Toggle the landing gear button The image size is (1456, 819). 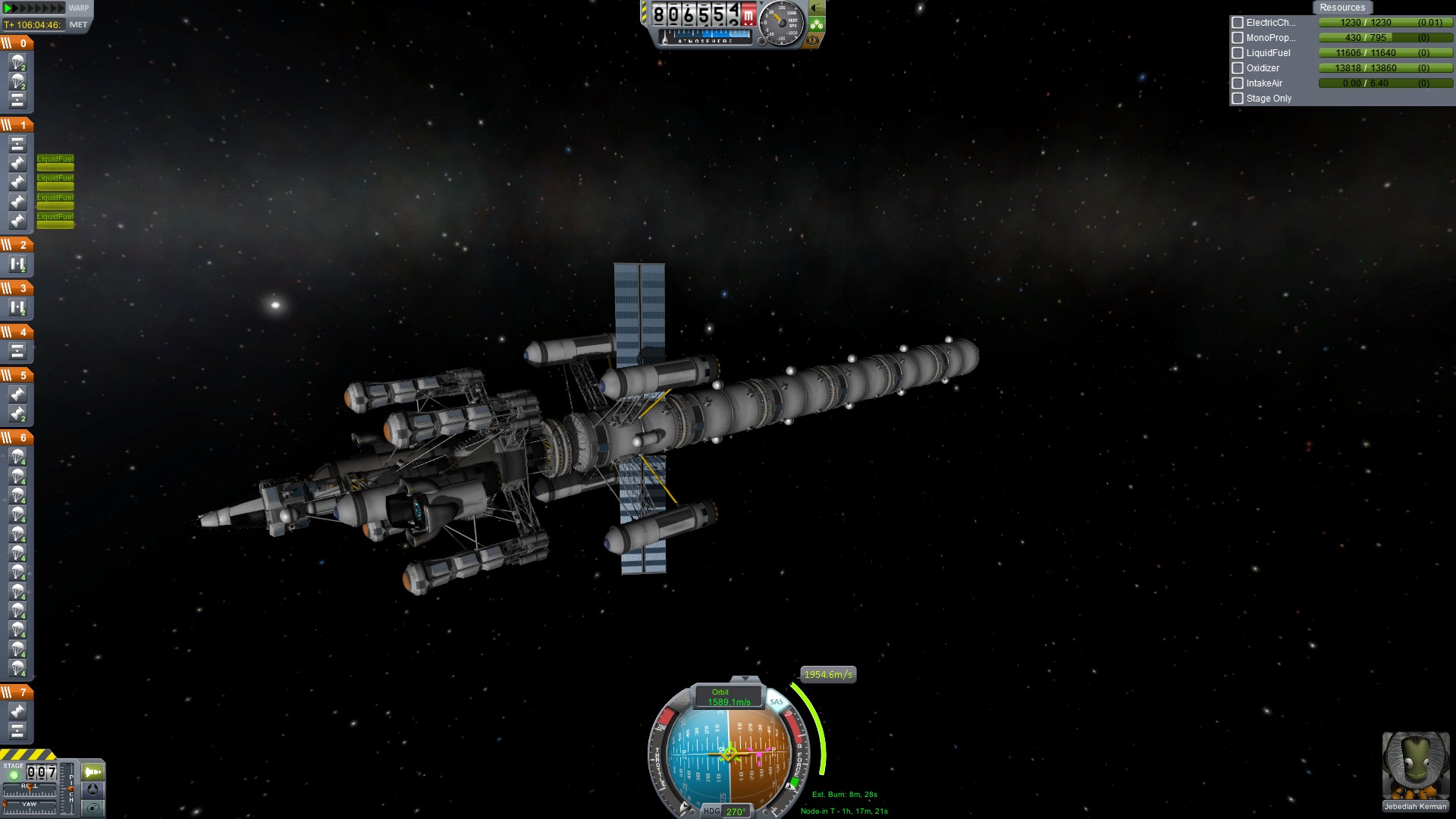pyautogui.click(x=817, y=24)
